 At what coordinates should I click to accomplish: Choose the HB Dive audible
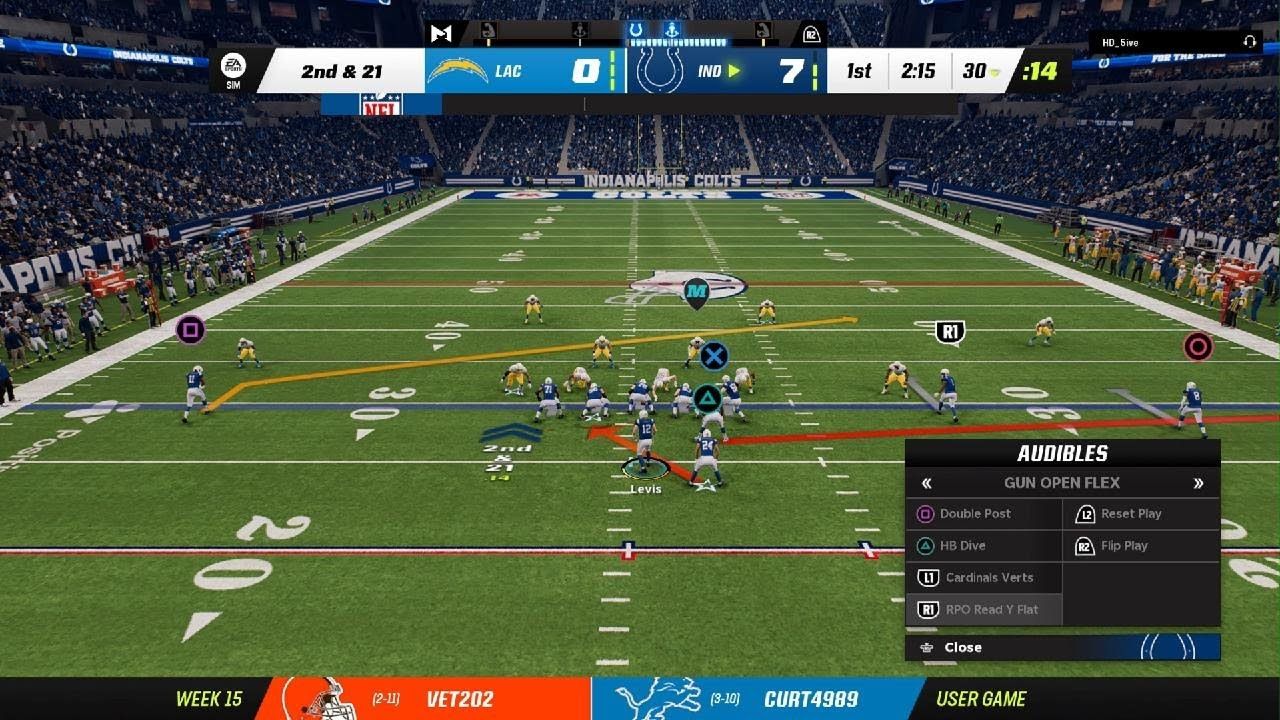coord(962,546)
